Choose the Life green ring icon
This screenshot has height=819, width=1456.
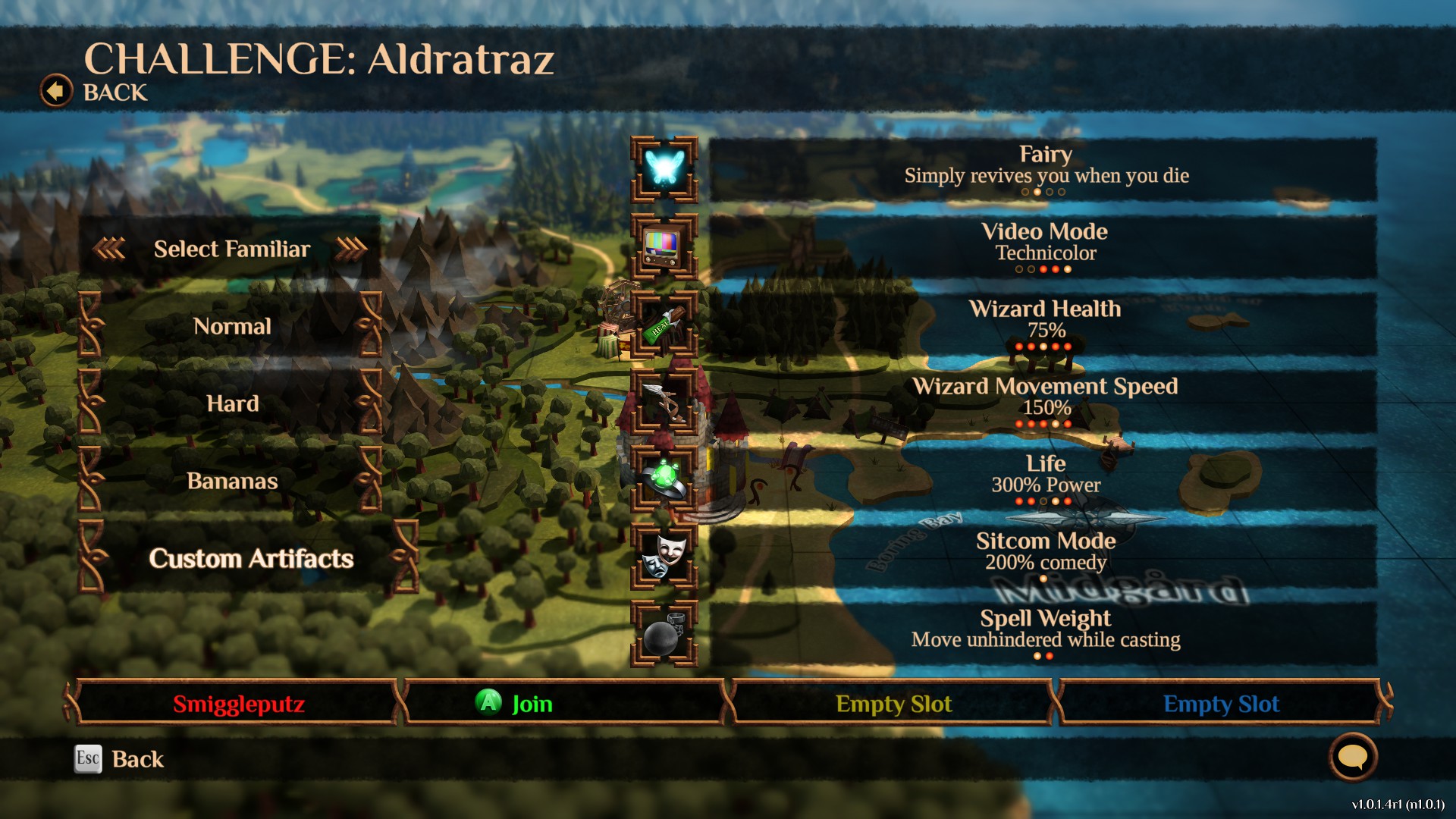coord(664,479)
